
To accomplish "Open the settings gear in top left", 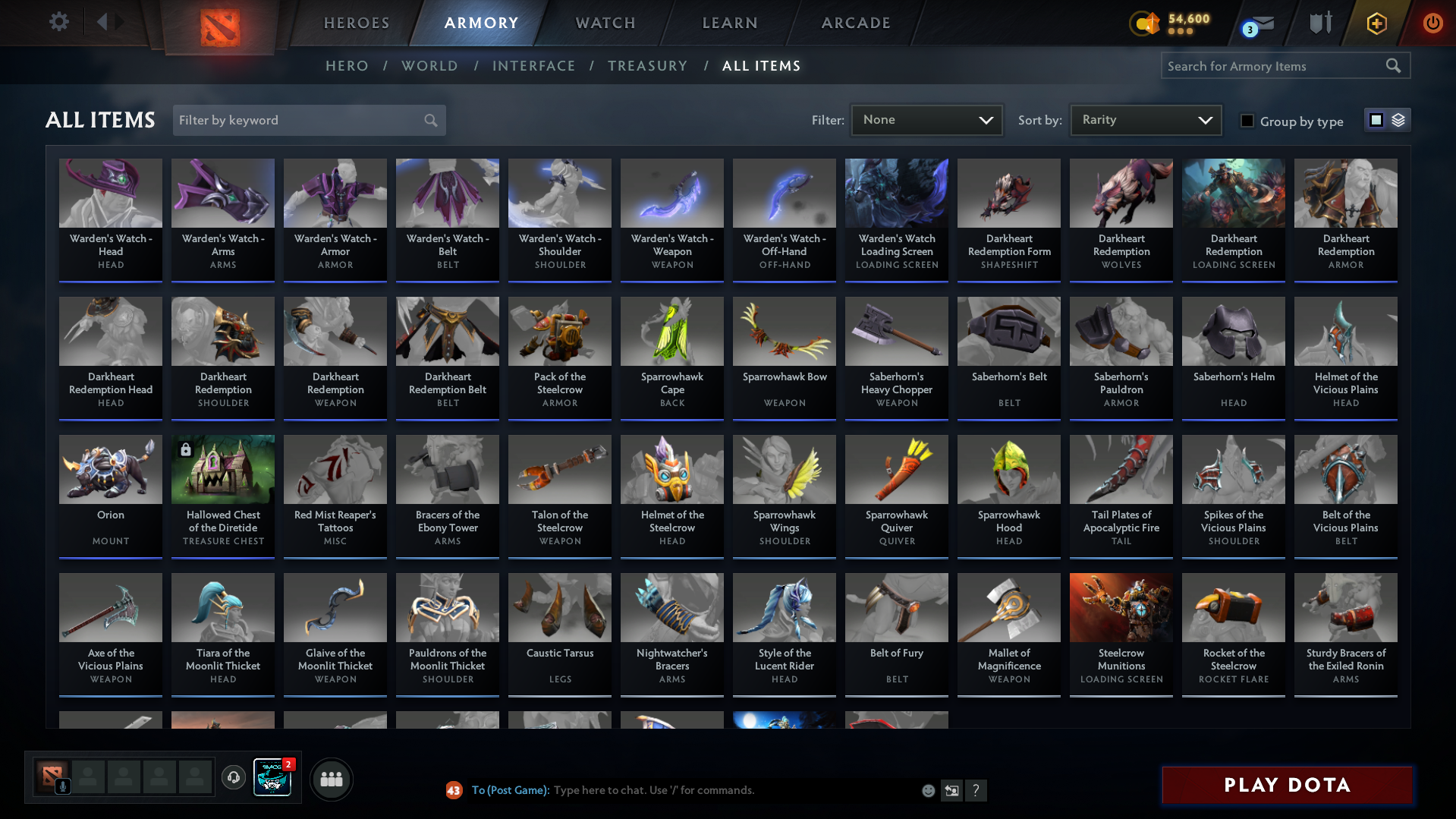I will [x=58, y=23].
